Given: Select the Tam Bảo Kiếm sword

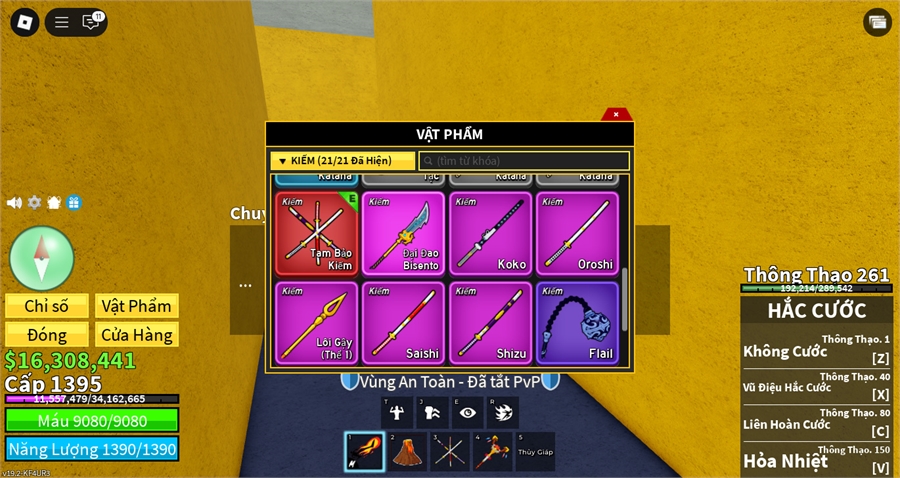Looking at the screenshot, I should point(316,233).
